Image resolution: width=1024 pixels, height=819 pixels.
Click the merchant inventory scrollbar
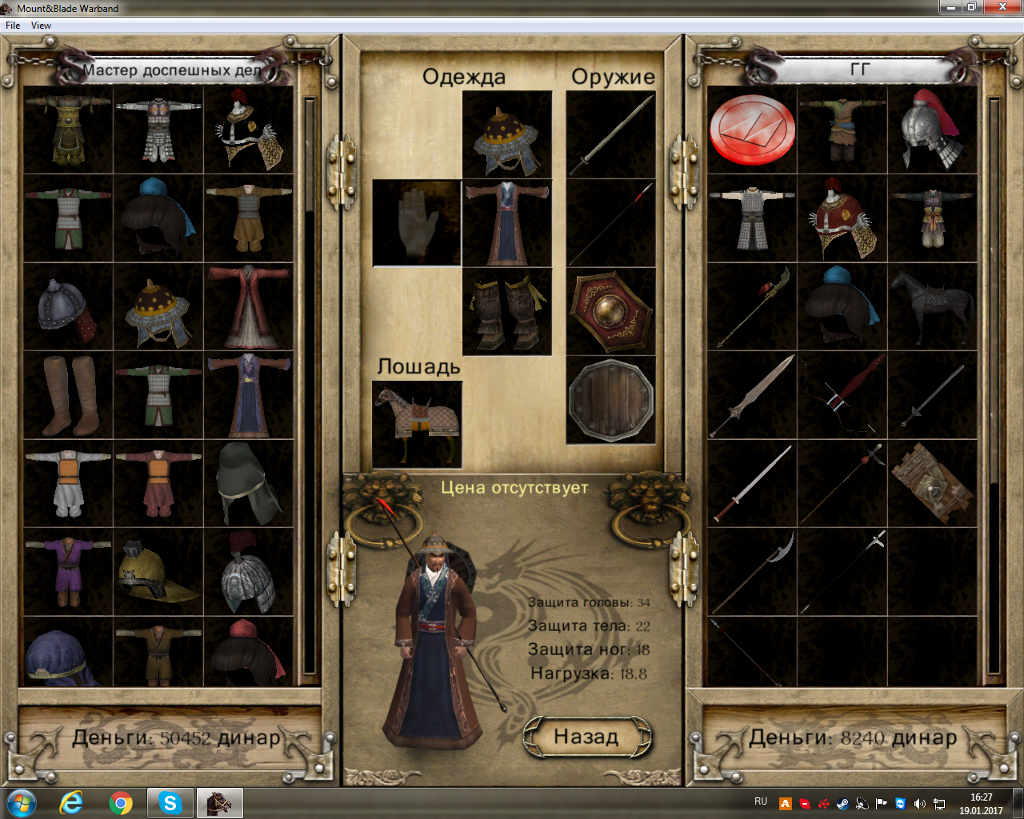coord(309,300)
